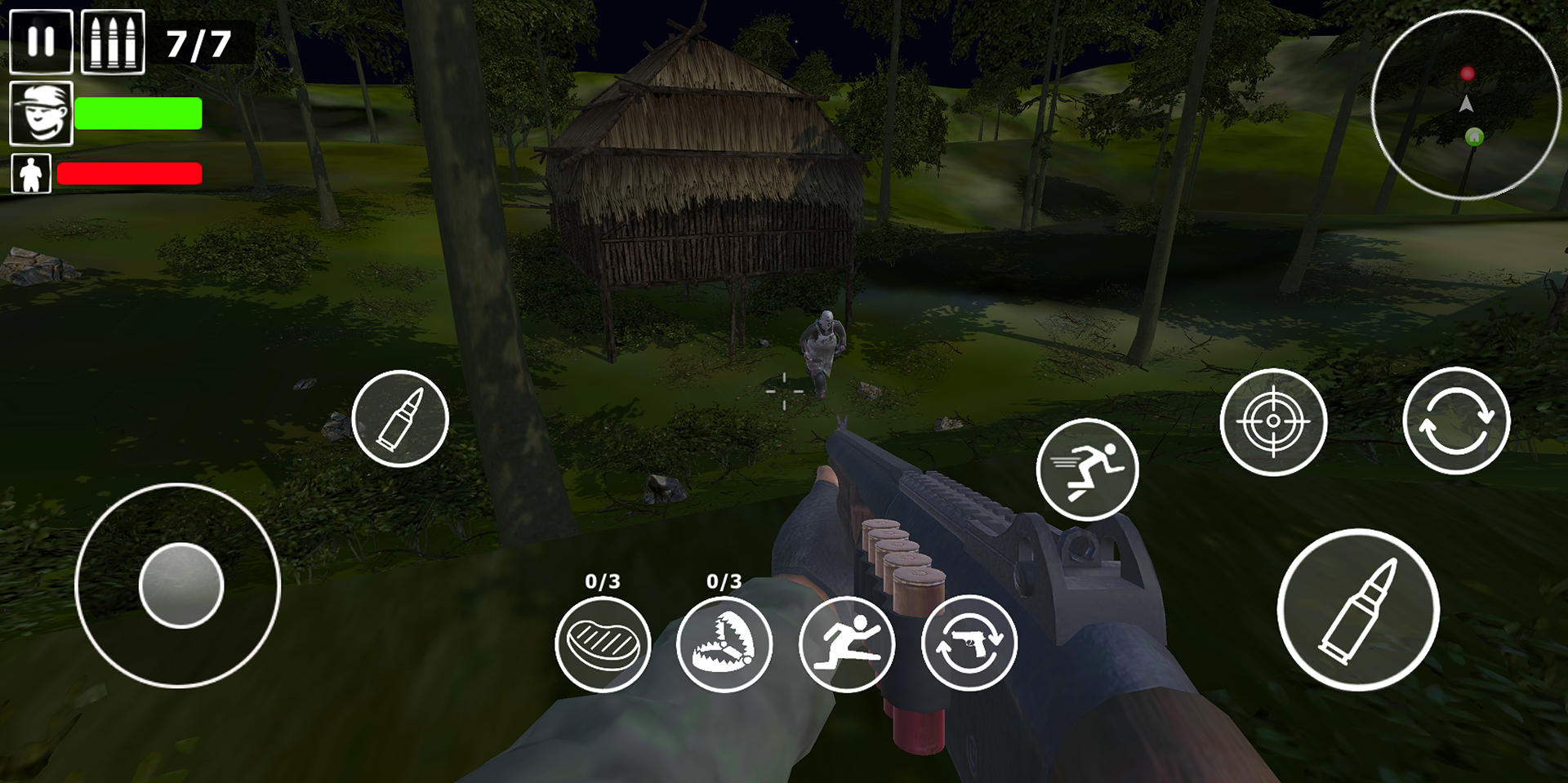This screenshot has height=783, width=1568.
Task: Tap the minimap in the top right
Action: click(1466, 104)
